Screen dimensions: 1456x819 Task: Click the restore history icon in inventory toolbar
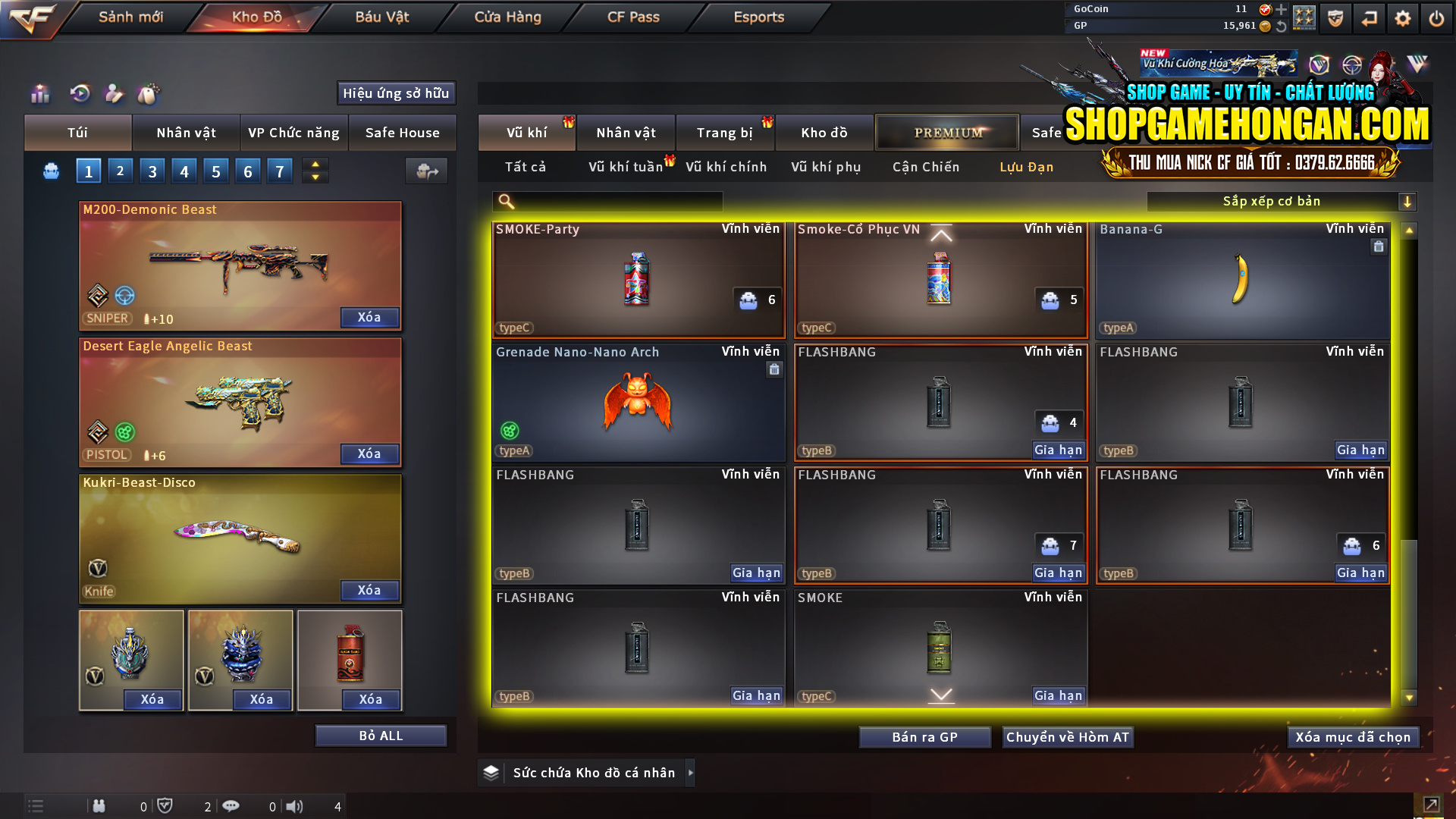click(80, 94)
